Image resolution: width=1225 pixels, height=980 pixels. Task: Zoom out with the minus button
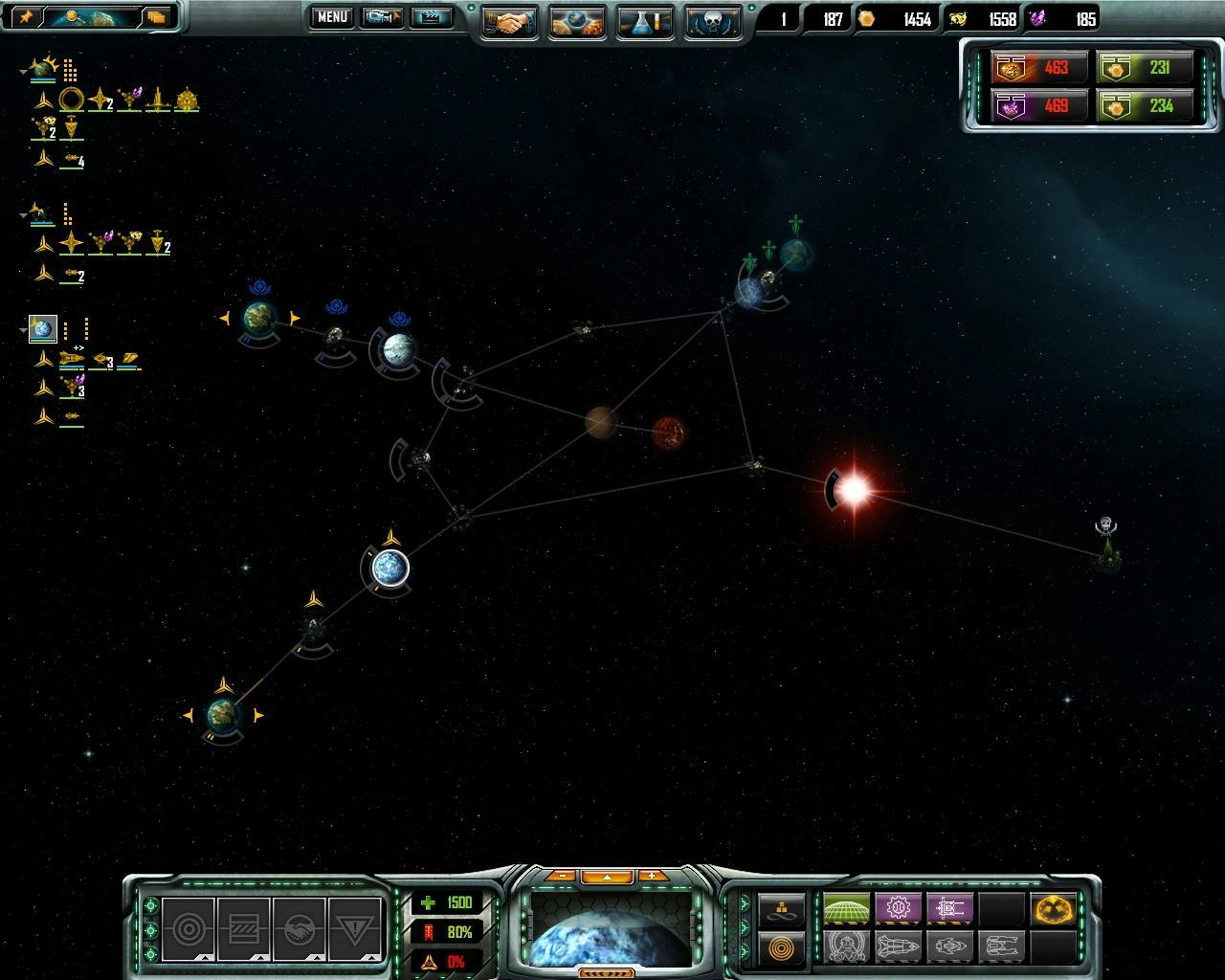tap(563, 876)
